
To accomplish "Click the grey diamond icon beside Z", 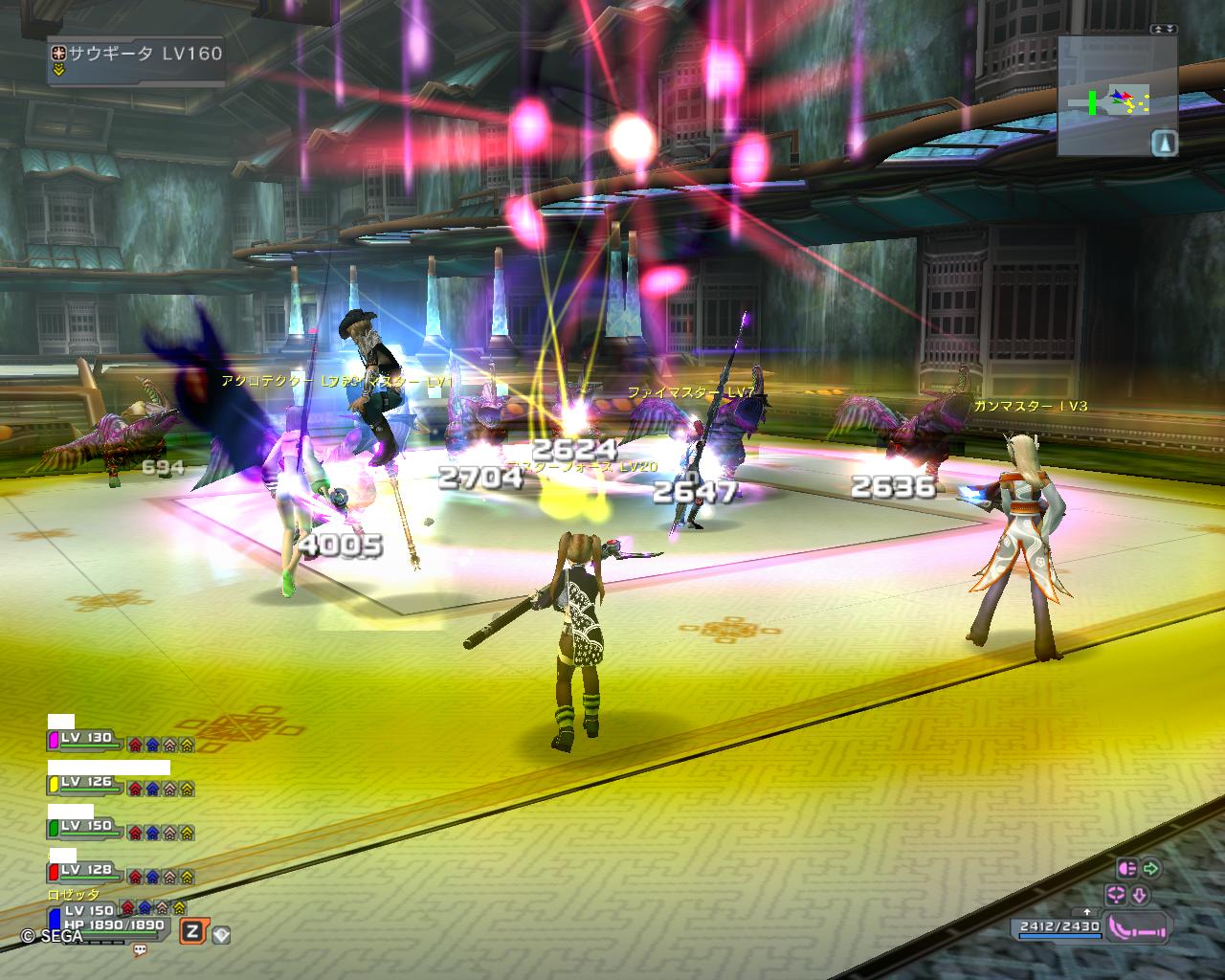I will [x=221, y=934].
